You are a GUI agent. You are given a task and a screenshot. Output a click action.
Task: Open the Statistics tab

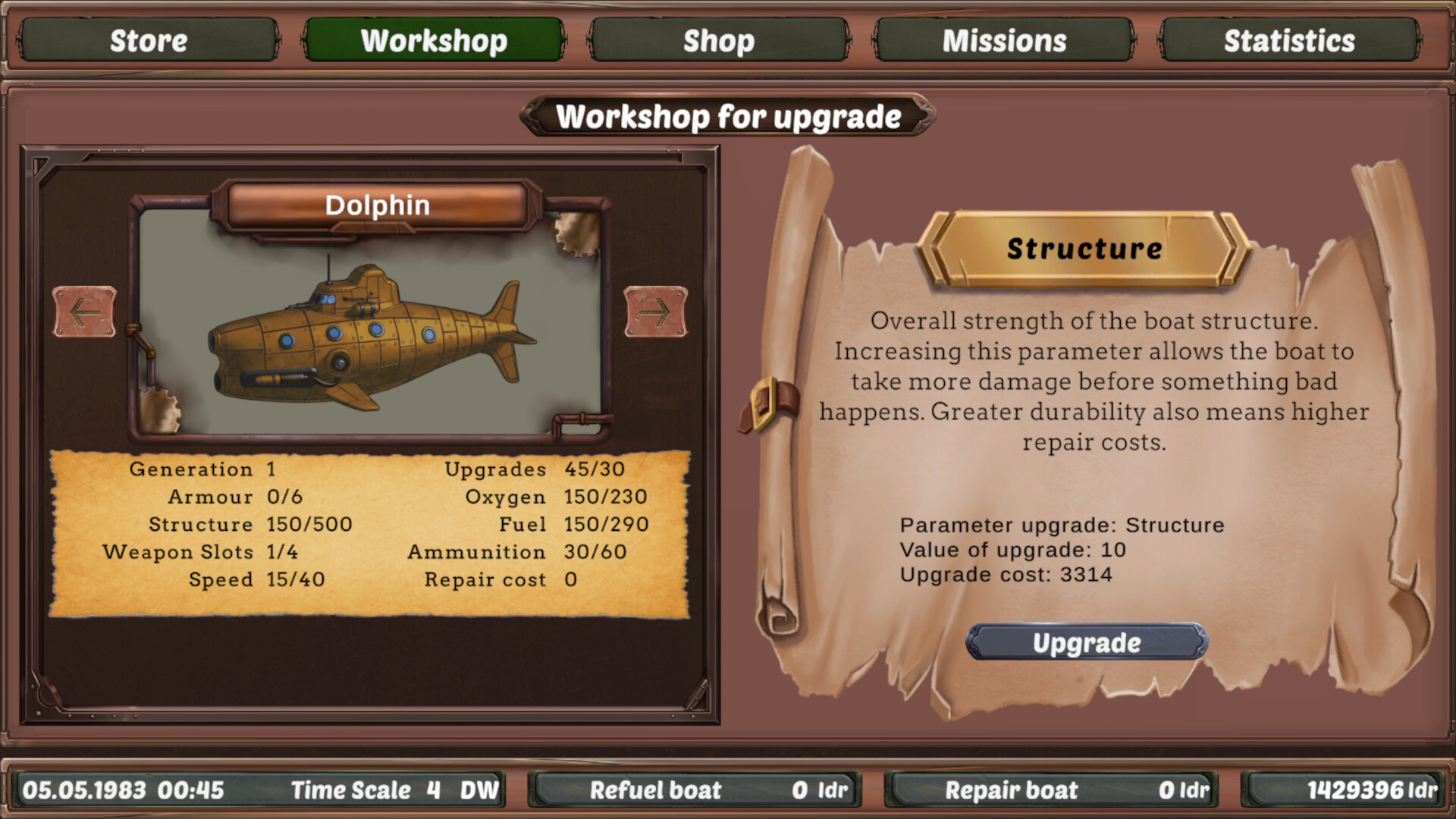[x=1288, y=40]
